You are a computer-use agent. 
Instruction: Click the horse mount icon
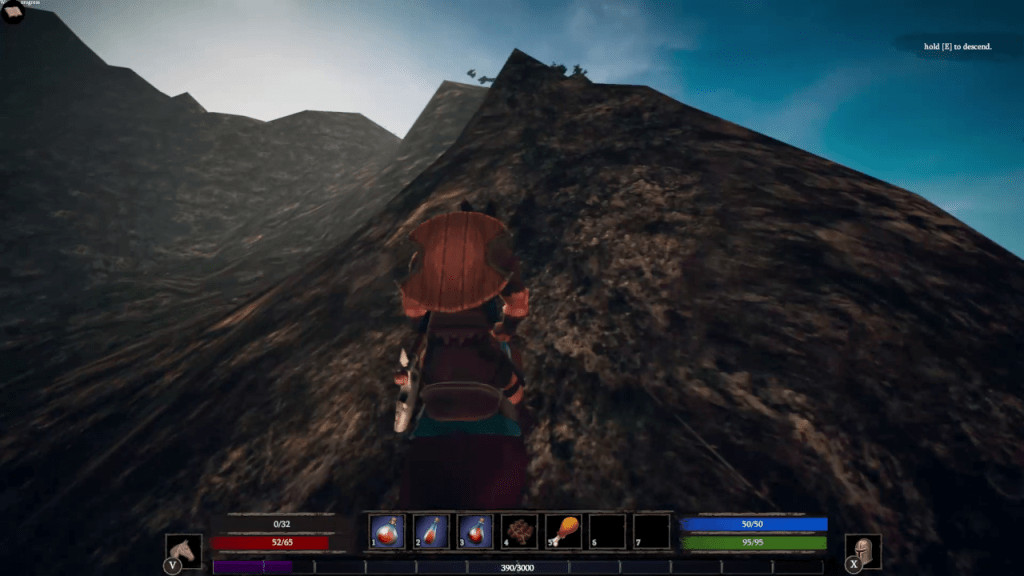pyautogui.click(x=183, y=550)
